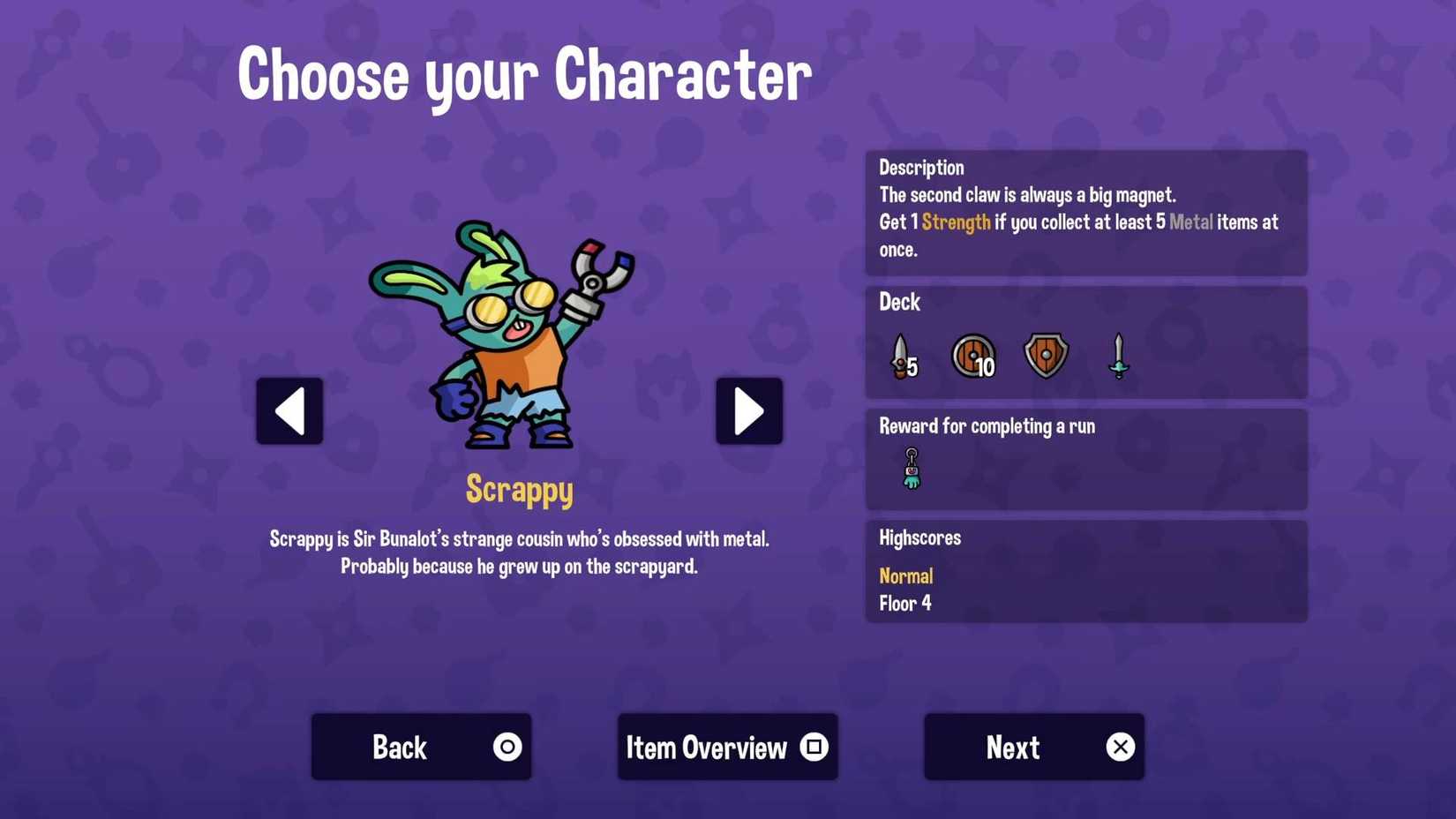The height and width of the screenshot is (819, 1456).
Task: Select the dagger card in the Deck panel
Action: coord(900,356)
